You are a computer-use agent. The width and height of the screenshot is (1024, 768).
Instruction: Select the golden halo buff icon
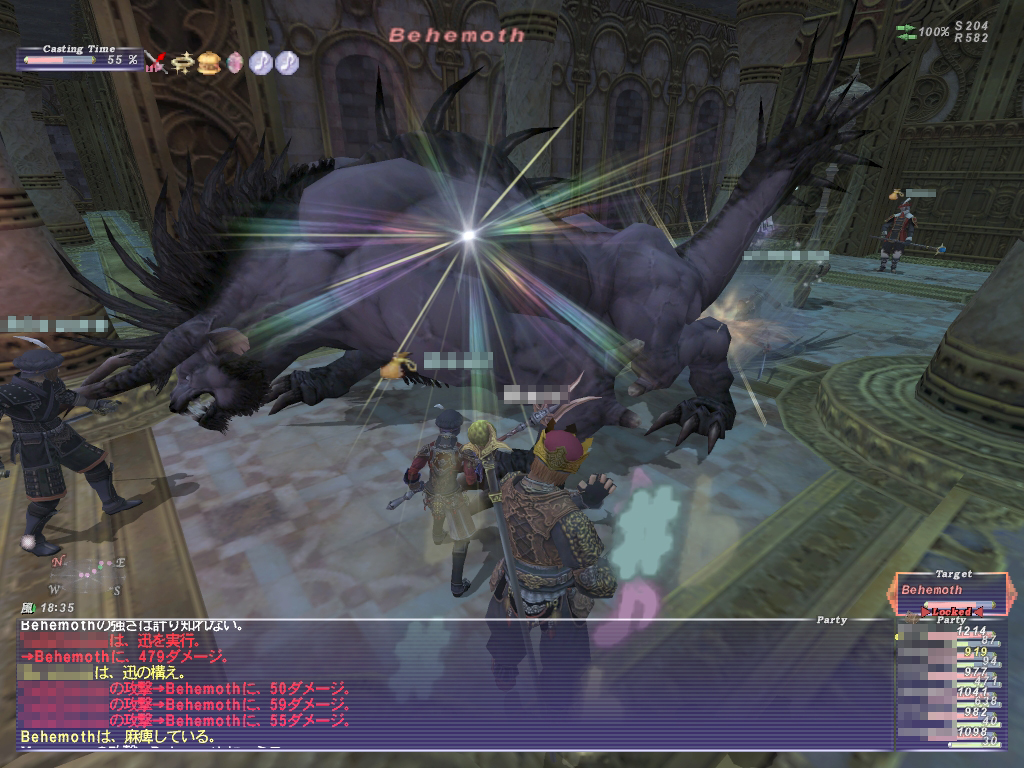[182, 63]
